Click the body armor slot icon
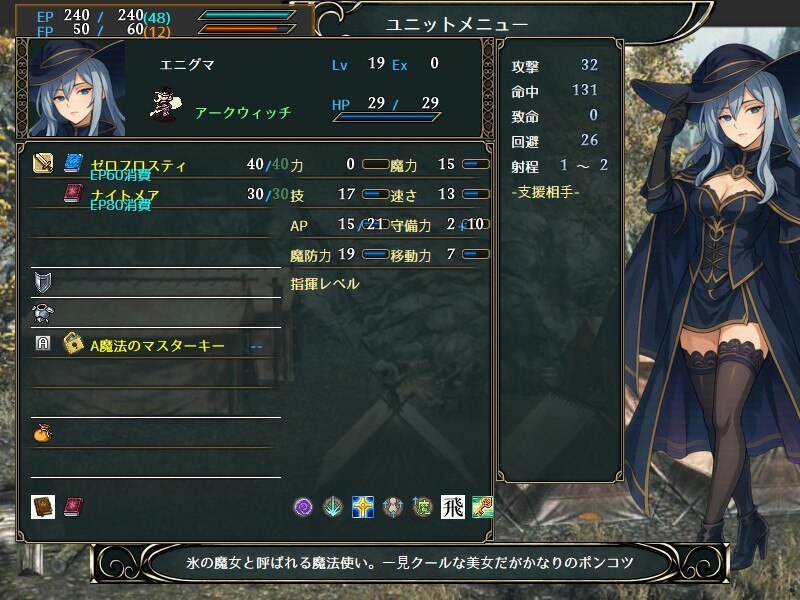The width and height of the screenshot is (800, 600). click(43, 312)
